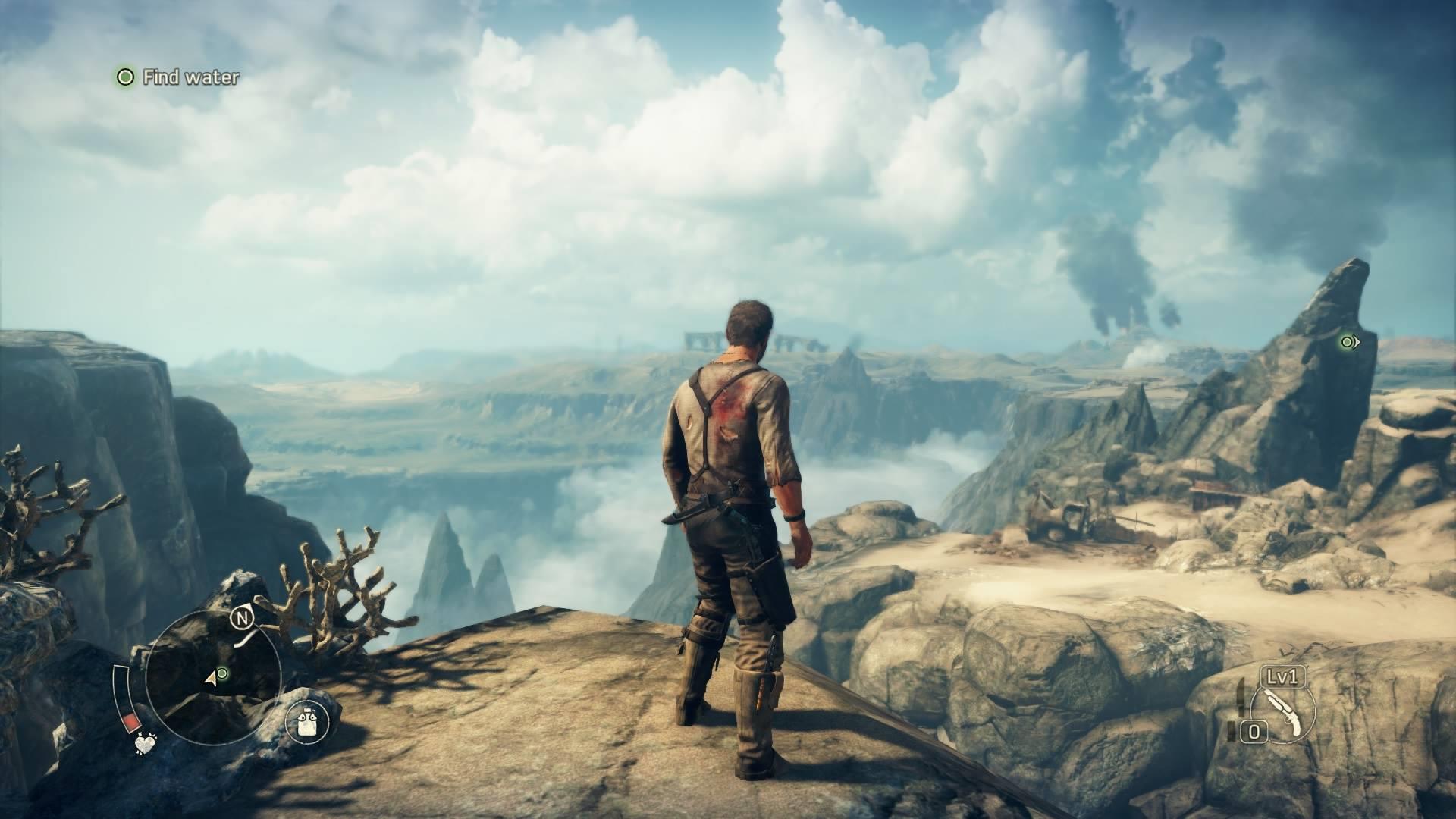
Task: Select the green objective dot on minimap
Action: pos(222,673)
